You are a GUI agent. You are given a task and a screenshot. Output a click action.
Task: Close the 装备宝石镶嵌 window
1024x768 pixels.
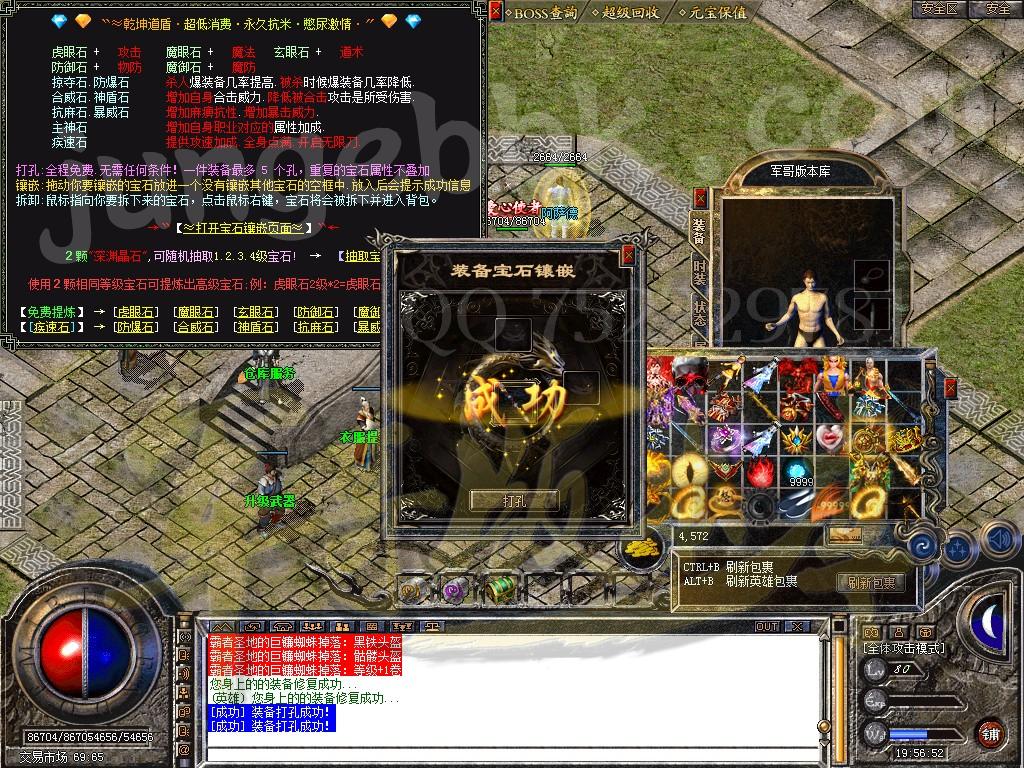point(628,256)
